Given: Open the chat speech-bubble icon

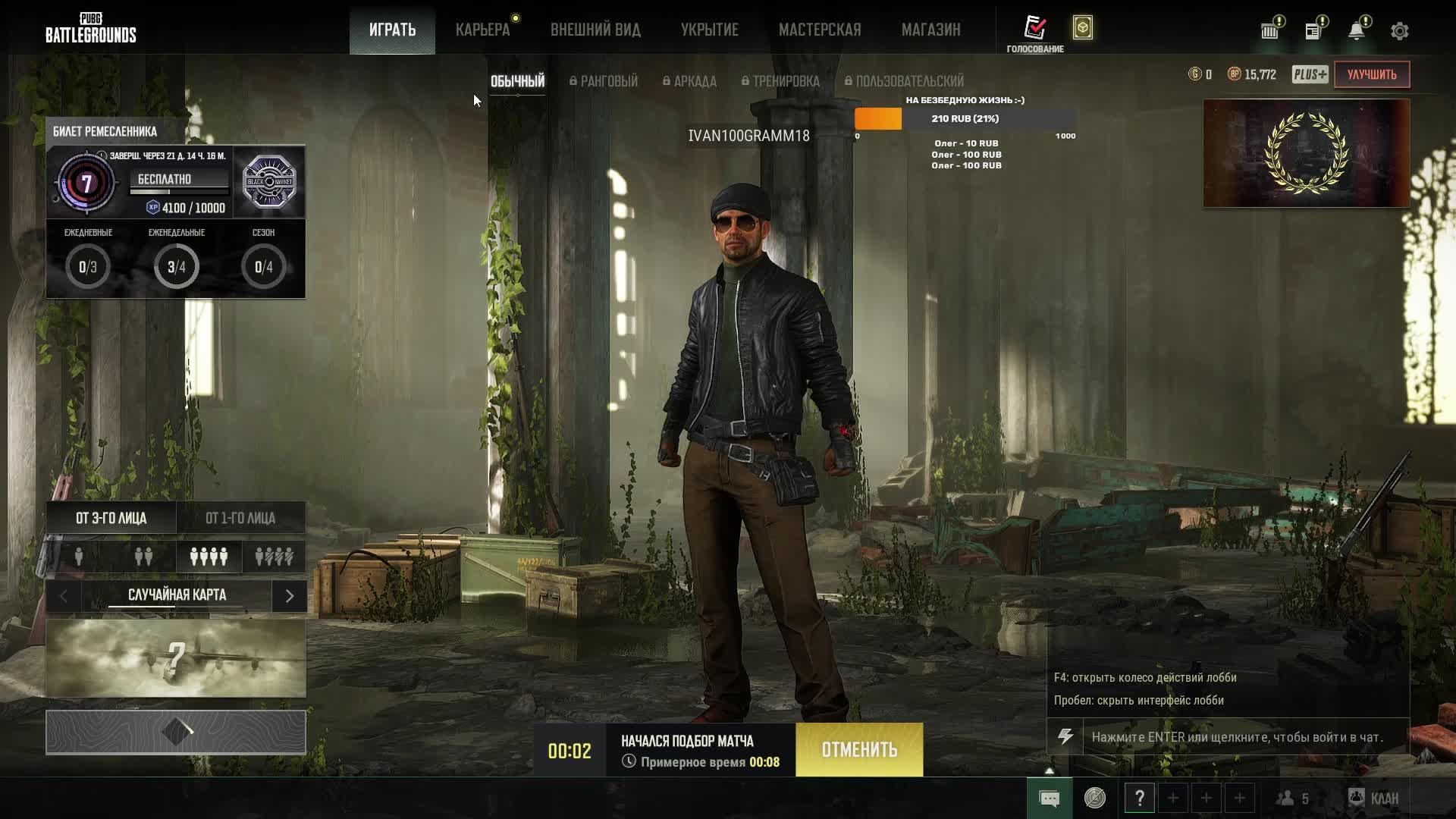Looking at the screenshot, I should 1050,799.
